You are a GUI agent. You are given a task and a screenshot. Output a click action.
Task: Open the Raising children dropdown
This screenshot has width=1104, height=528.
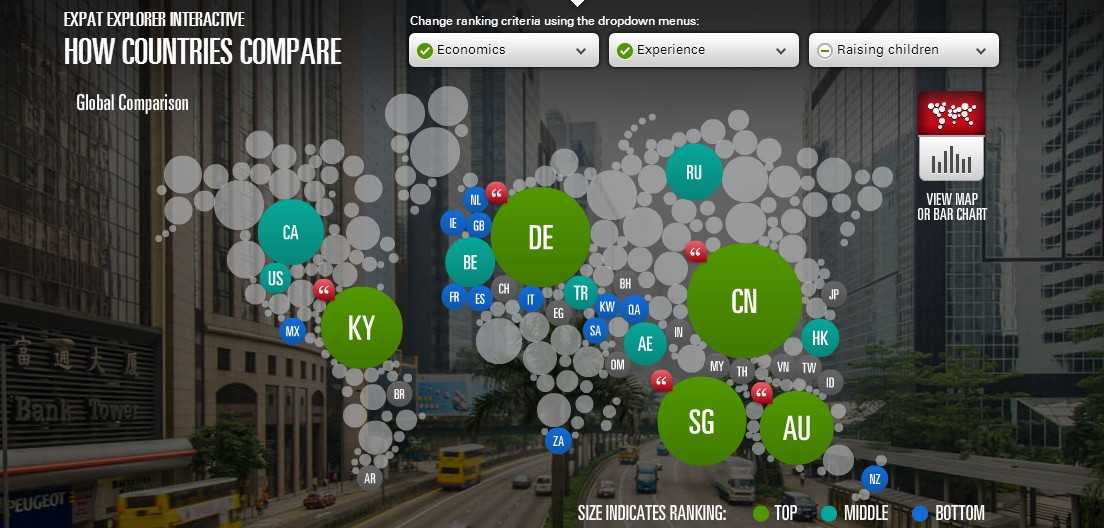pos(903,50)
